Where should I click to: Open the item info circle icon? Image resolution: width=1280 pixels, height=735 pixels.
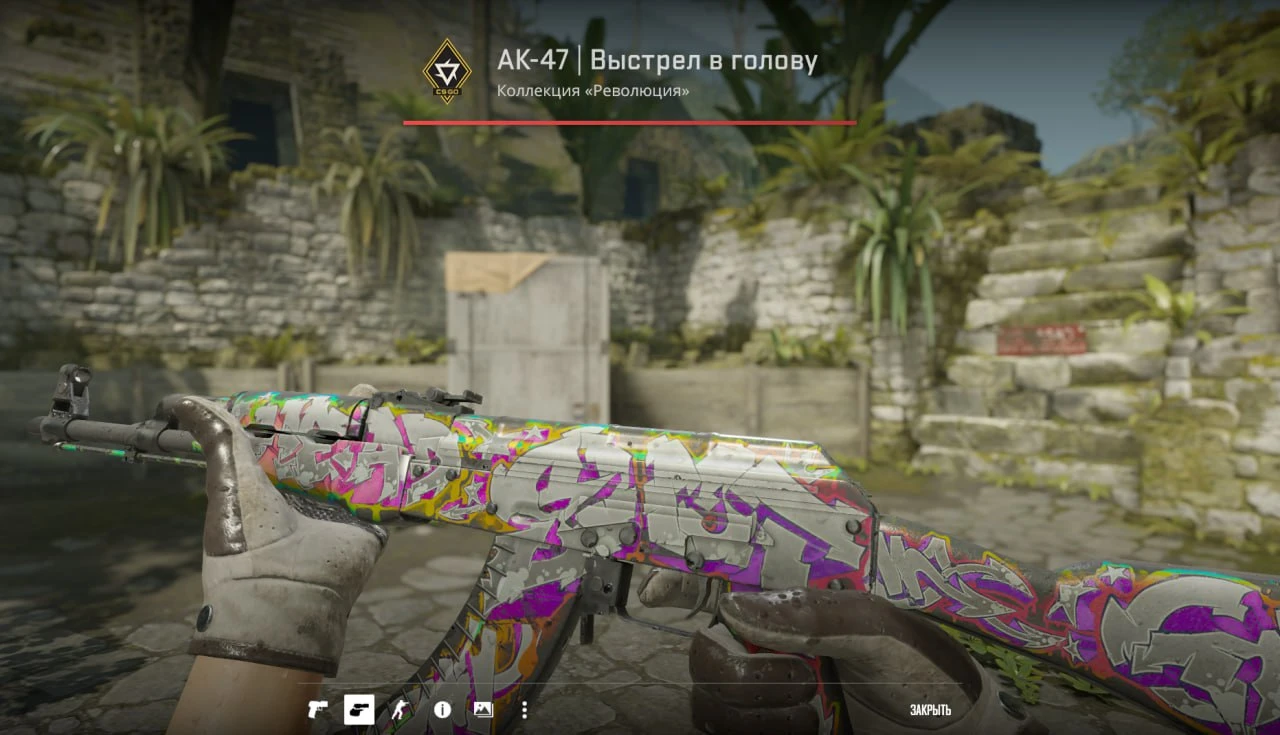point(442,710)
